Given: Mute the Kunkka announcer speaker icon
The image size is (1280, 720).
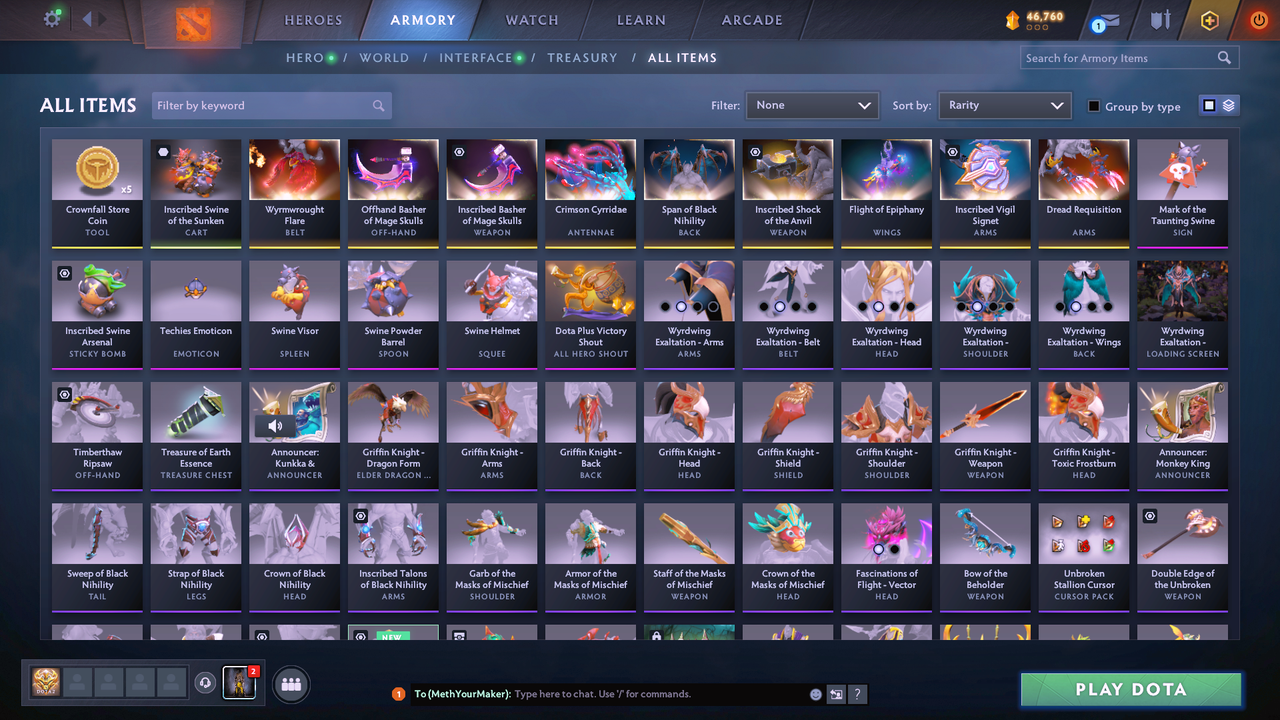Looking at the screenshot, I should pyautogui.click(x=275, y=426).
